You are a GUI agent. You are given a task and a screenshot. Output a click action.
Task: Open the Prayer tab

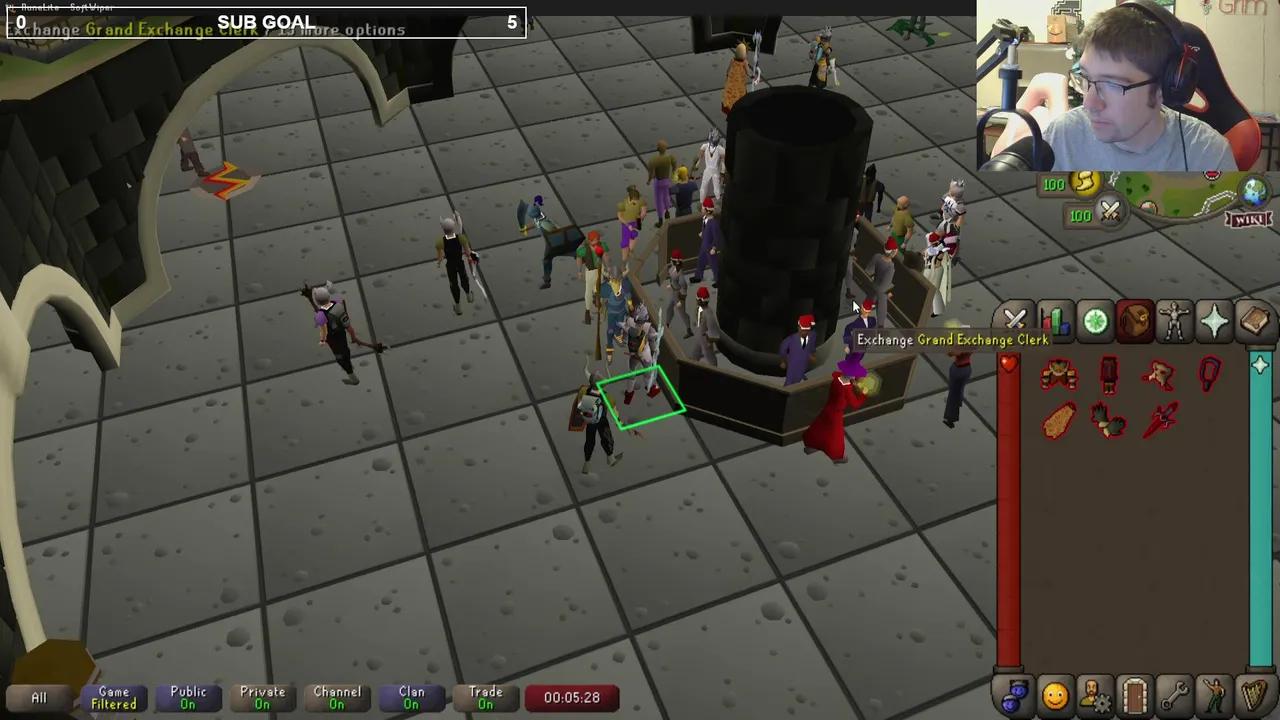point(1215,320)
